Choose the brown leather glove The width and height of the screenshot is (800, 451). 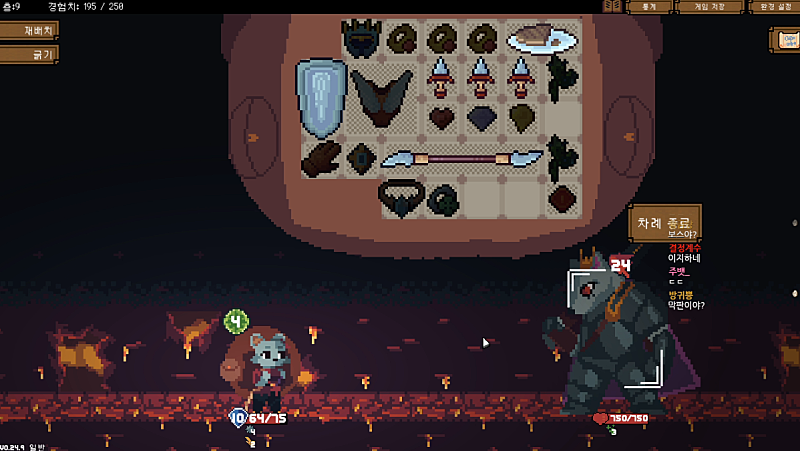[x=322, y=158]
